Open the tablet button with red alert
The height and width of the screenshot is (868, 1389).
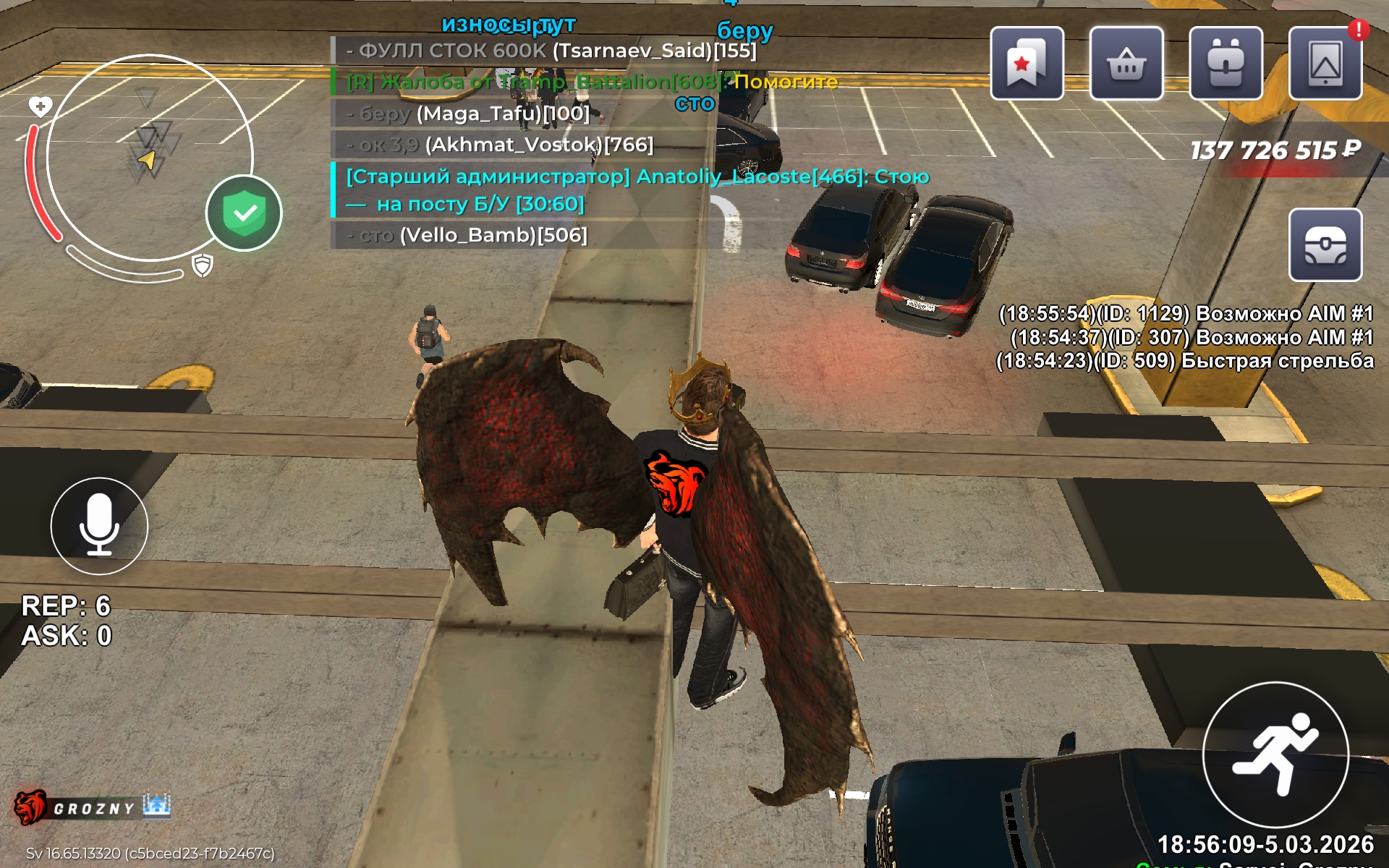[1325, 64]
